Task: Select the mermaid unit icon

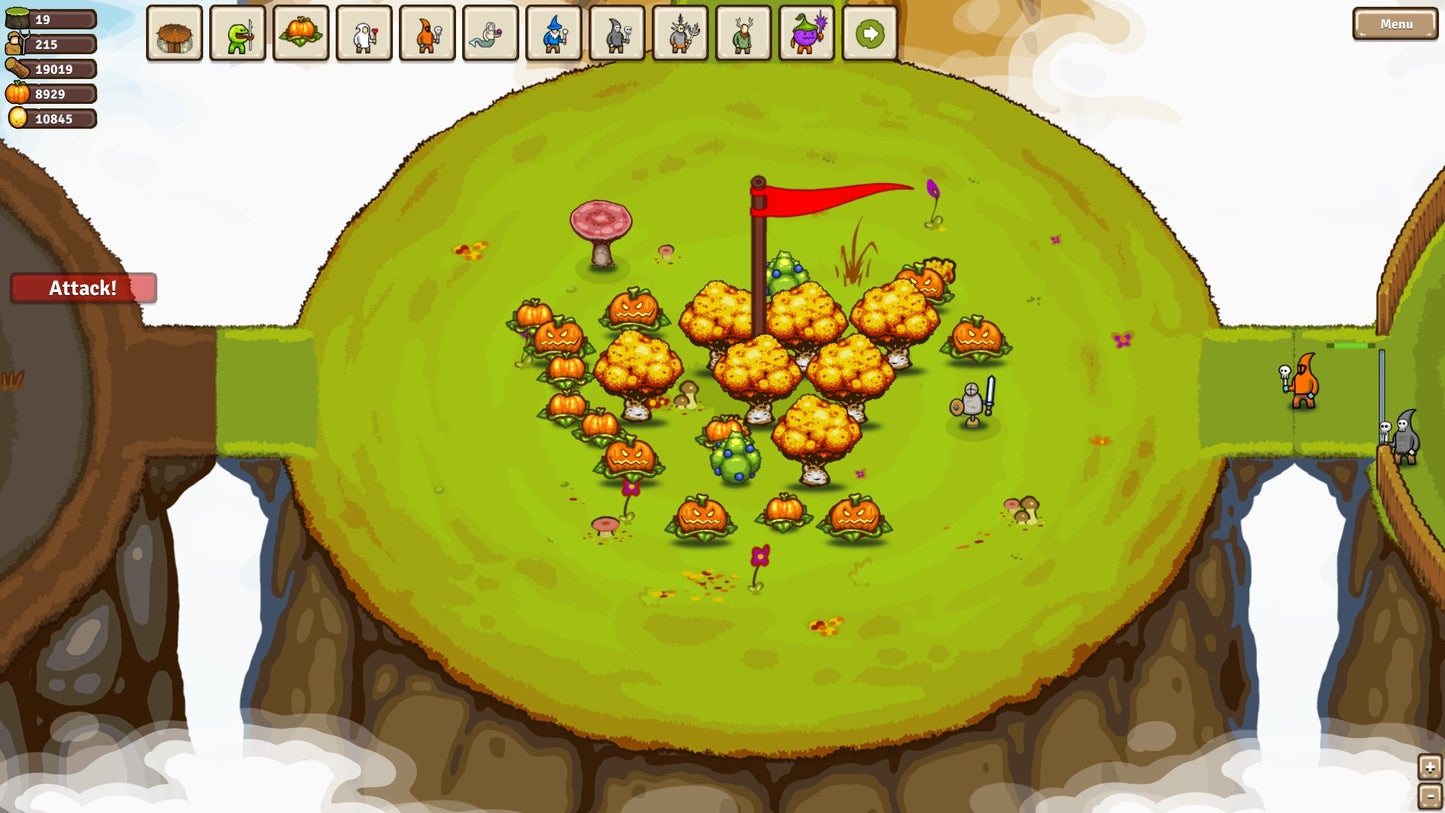Action: pyautogui.click(x=490, y=33)
